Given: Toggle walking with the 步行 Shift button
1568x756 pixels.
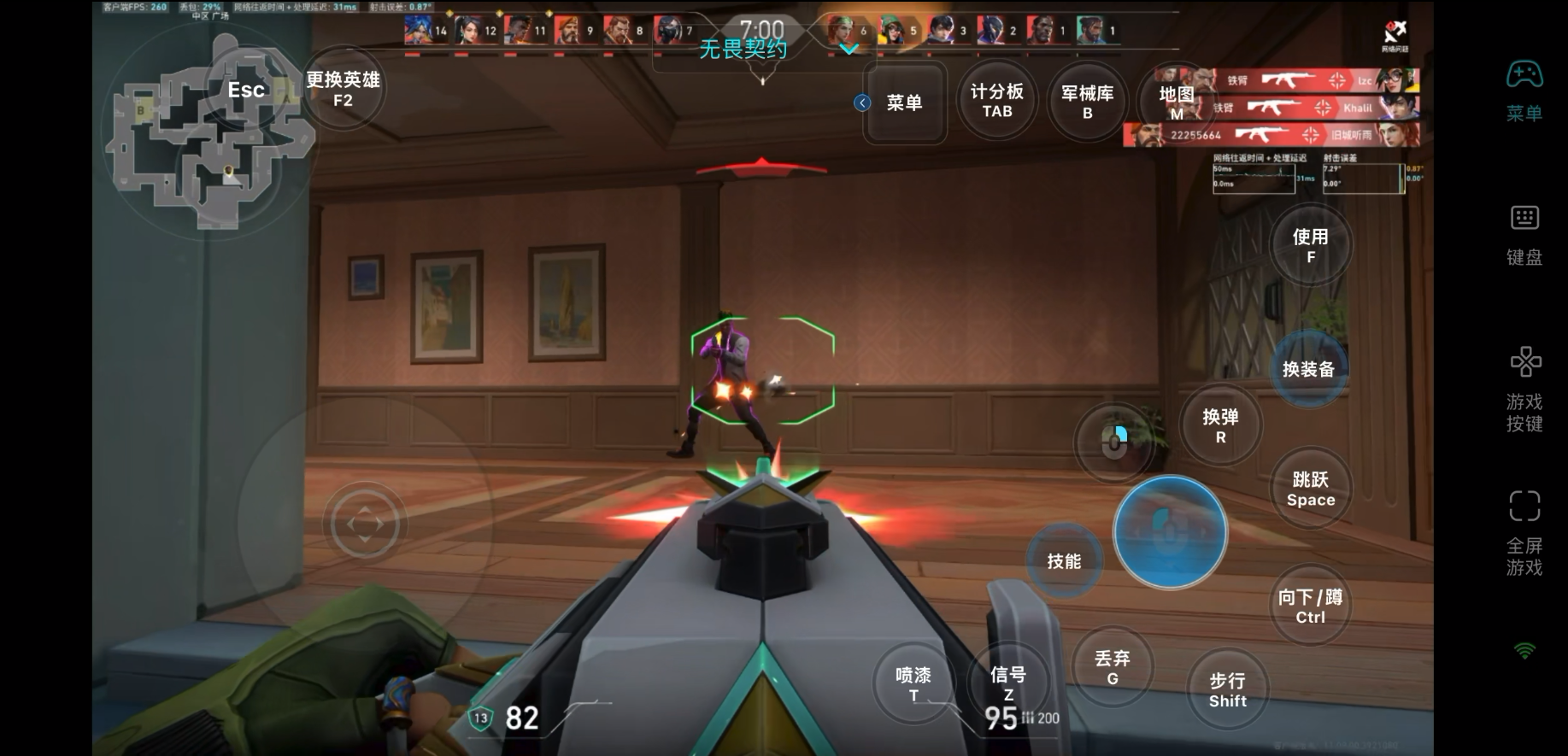Looking at the screenshot, I should click(x=1227, y=689).
